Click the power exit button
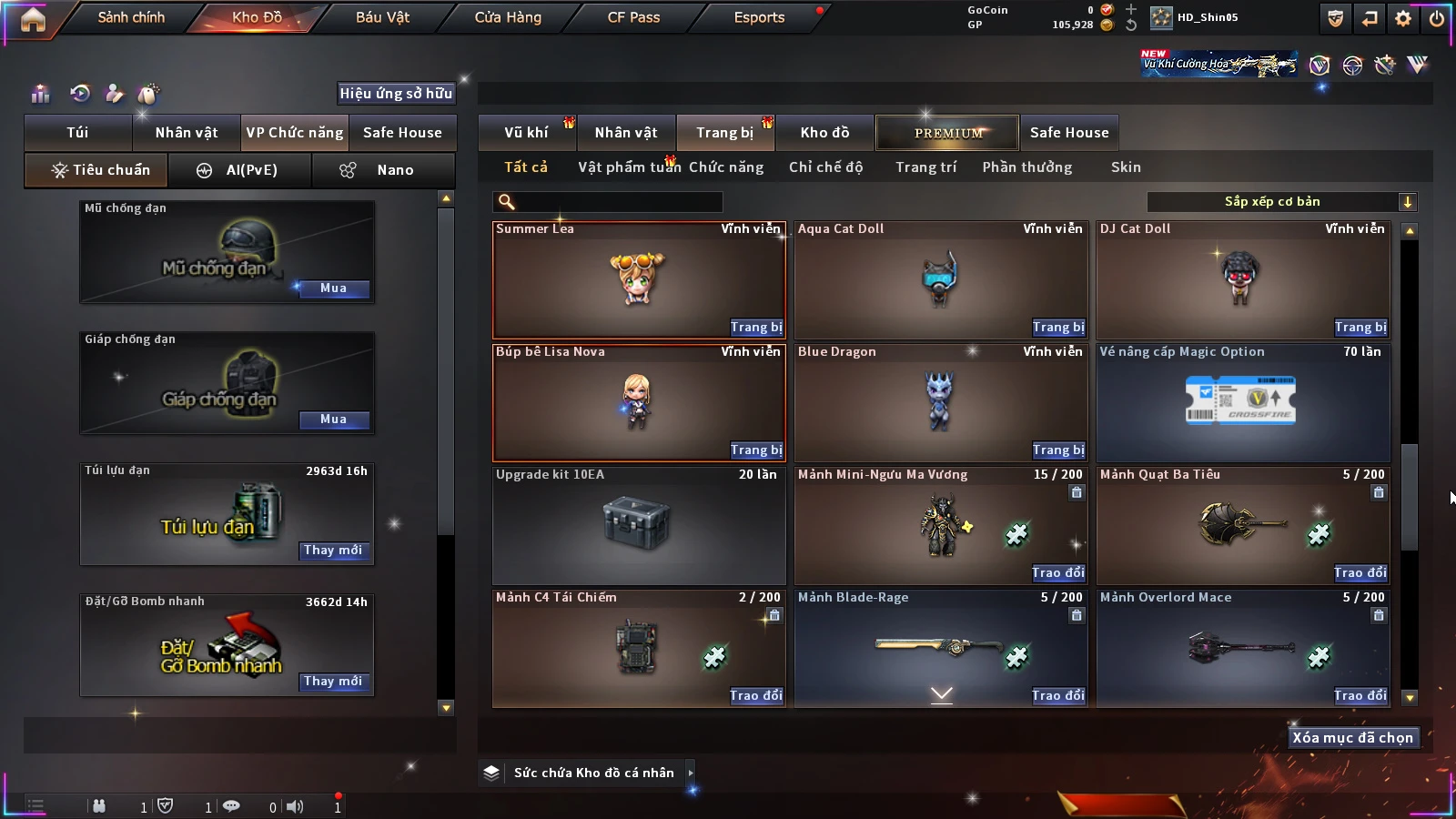1456x819 pixels. pyautogui.click(x=1437, y=18)
